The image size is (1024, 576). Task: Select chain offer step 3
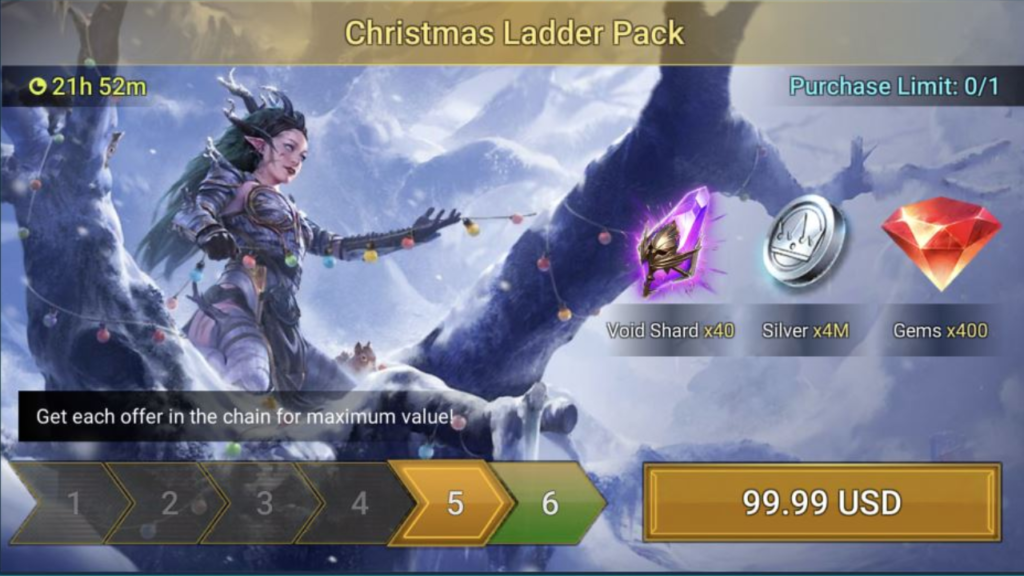pyautogui.click(x=264, y=503)
